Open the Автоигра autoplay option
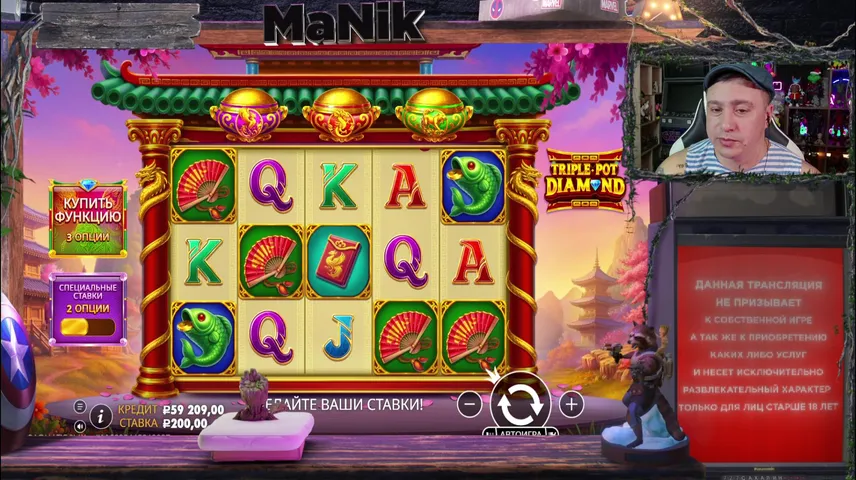 [517, 433]
